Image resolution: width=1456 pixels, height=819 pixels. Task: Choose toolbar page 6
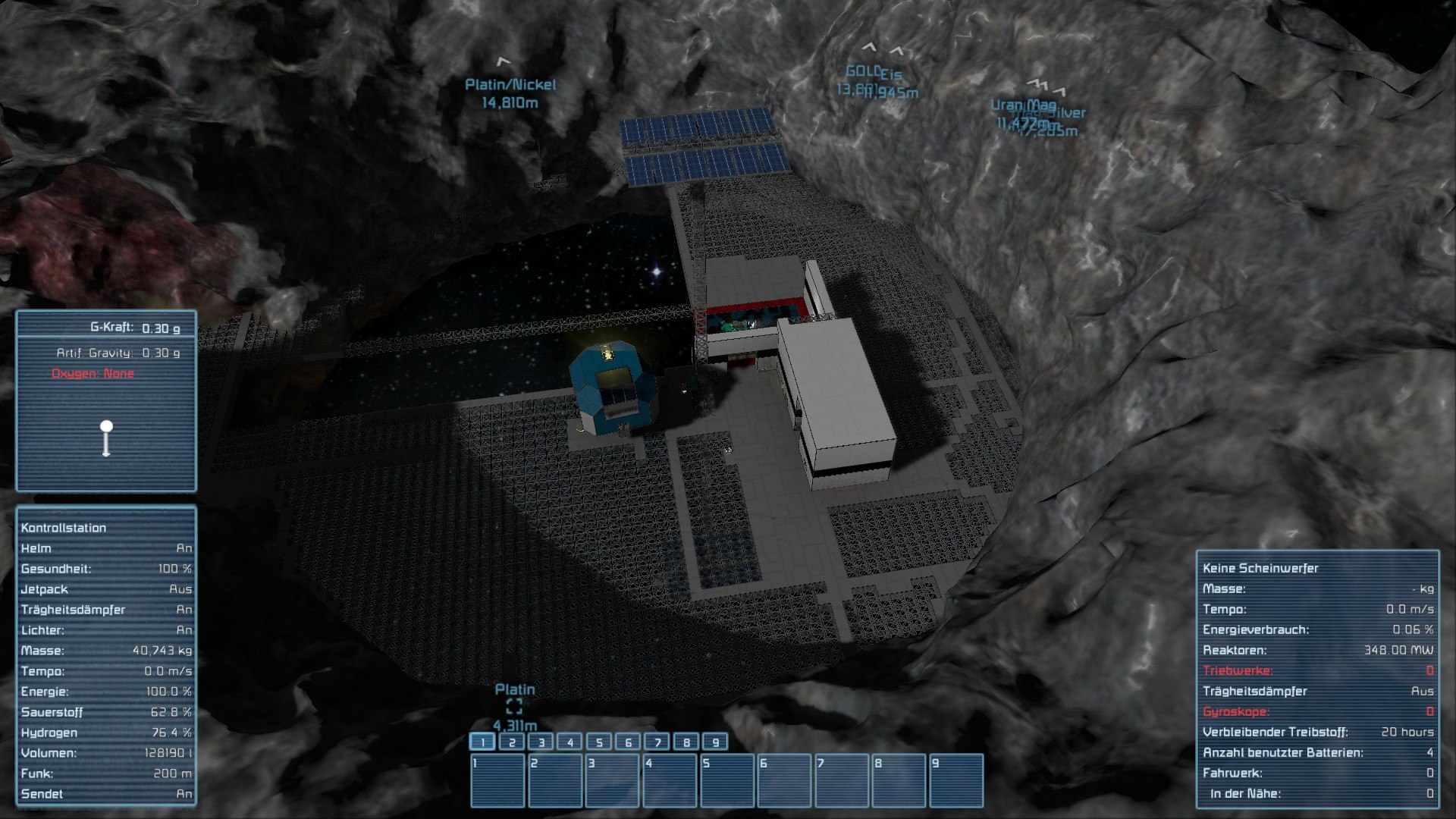click(x=628, y=742)
